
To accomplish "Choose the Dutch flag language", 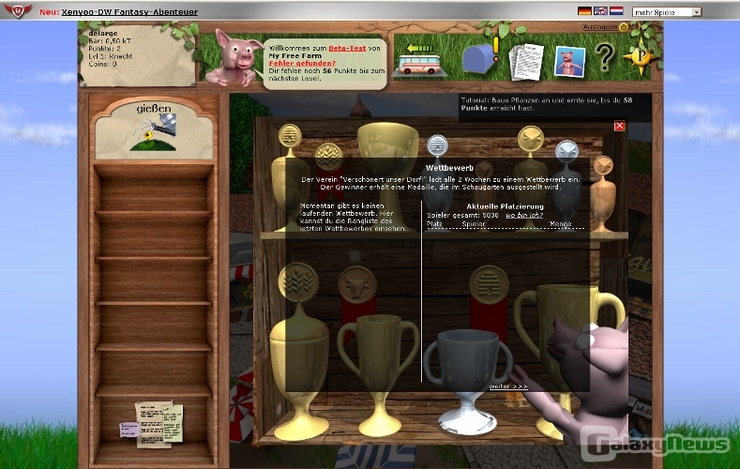I will [616, 11].
